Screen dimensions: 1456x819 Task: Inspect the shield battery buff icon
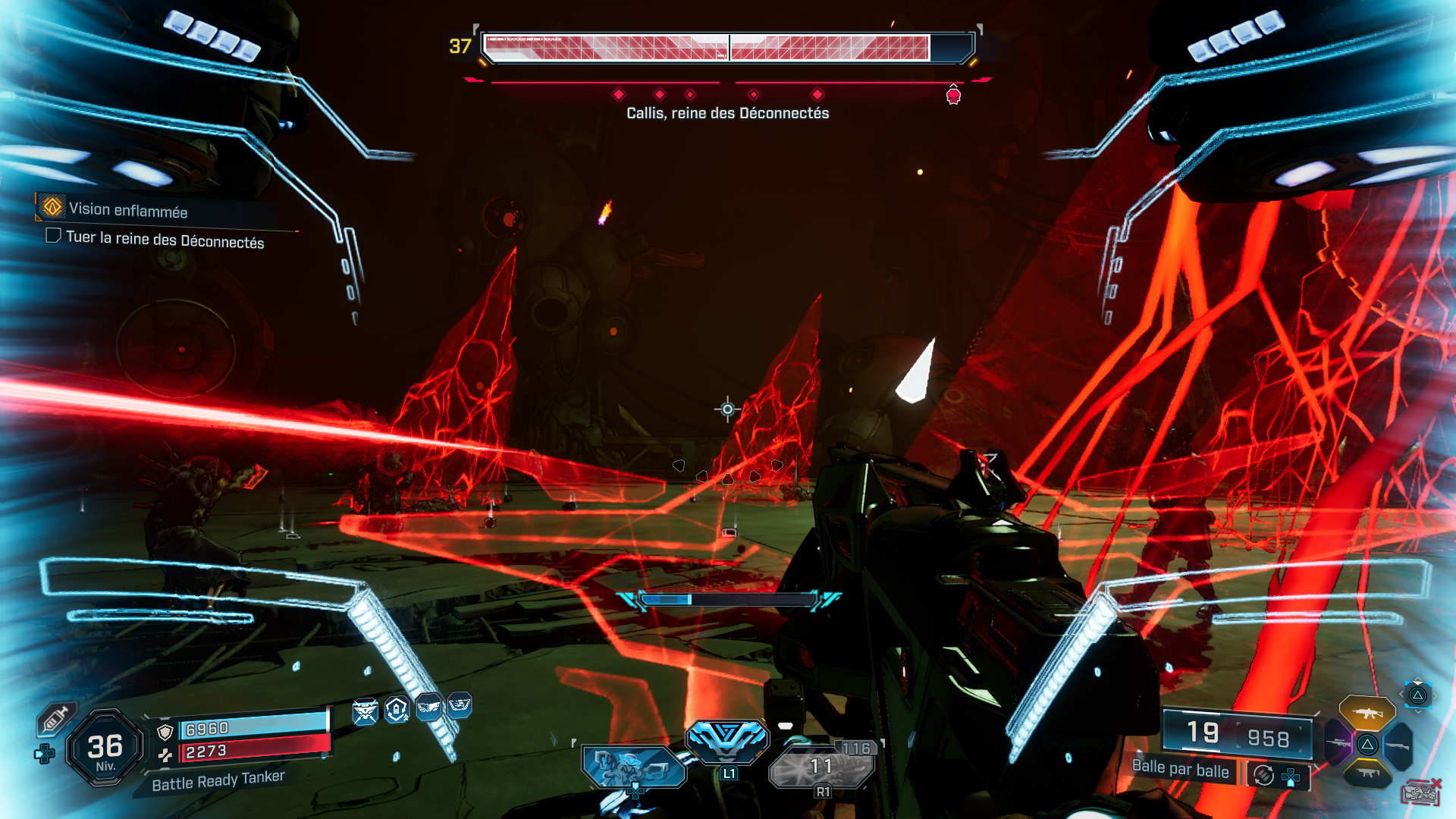tap(397, 710)
